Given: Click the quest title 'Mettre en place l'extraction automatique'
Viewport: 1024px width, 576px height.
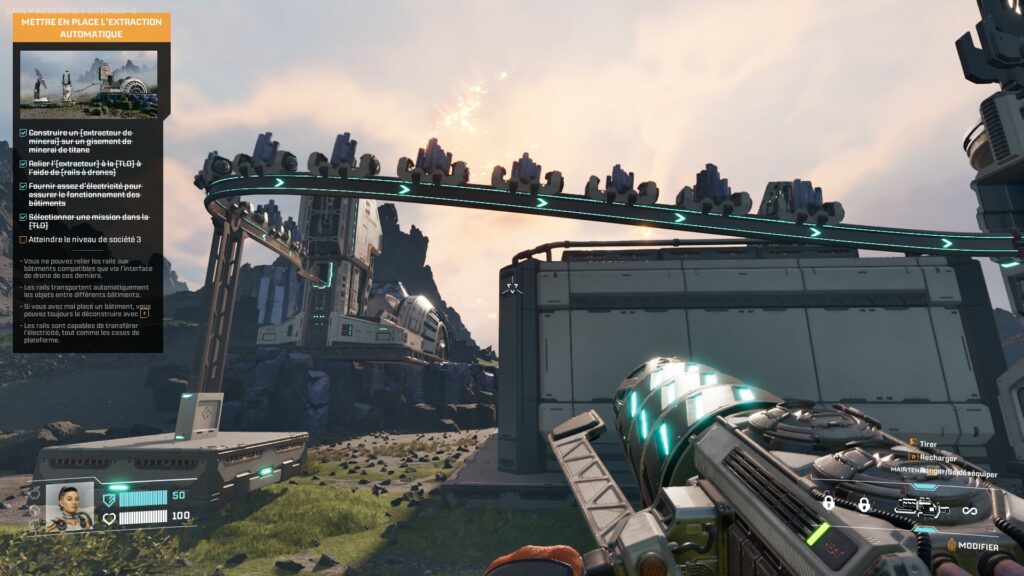Looking at the screenshot, I should point(91,27).
